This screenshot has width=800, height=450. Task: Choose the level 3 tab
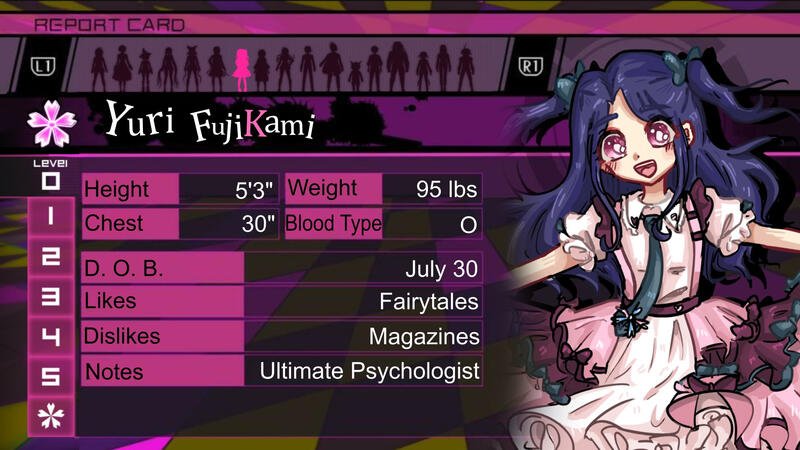click(x=51, y=296)
